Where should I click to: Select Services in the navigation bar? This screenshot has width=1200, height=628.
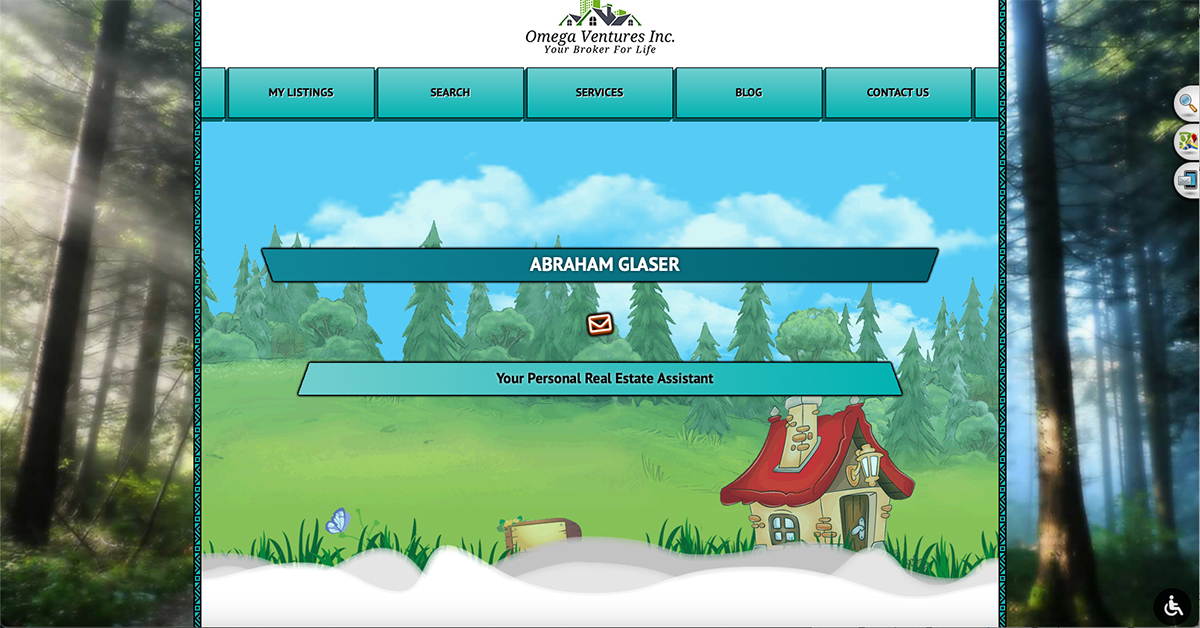coord(599,93)
